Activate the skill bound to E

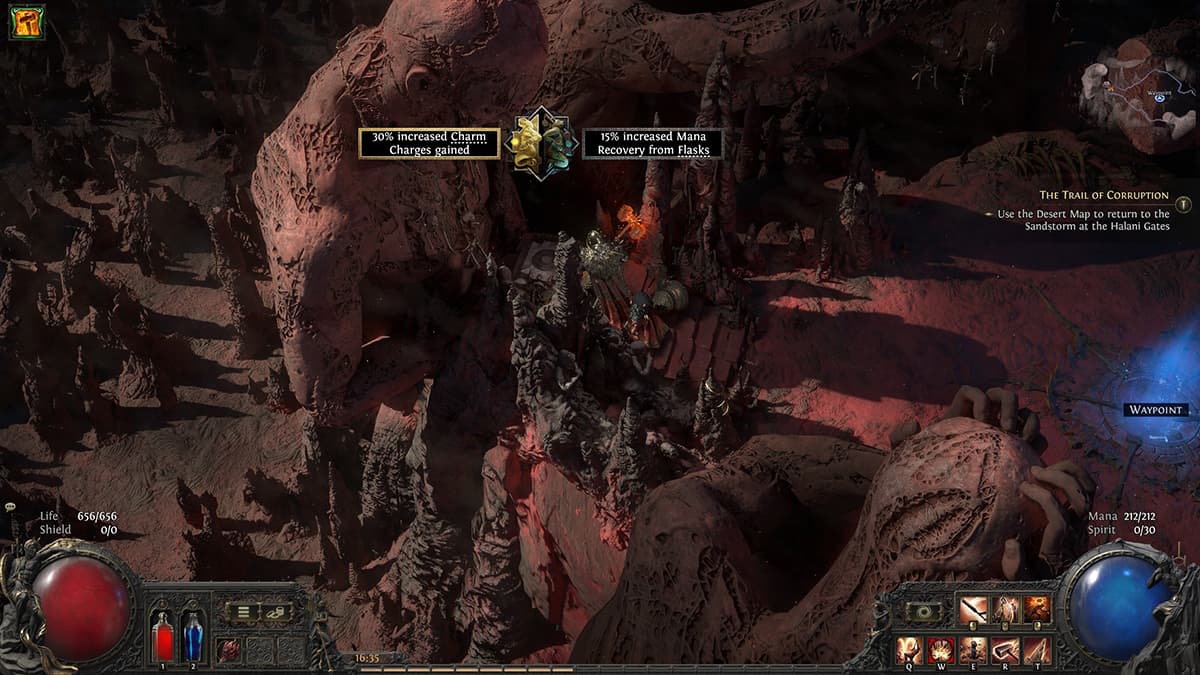point(973,649)
